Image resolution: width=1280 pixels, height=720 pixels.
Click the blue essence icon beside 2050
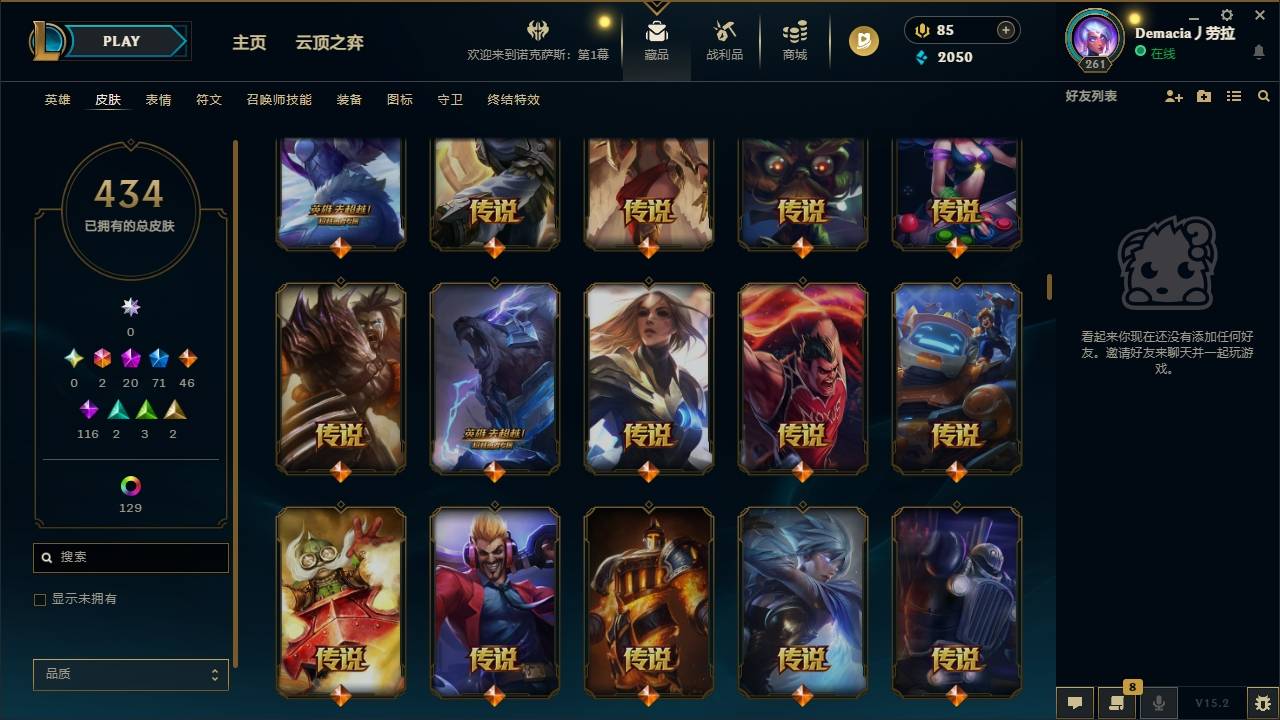coord(920,57)
